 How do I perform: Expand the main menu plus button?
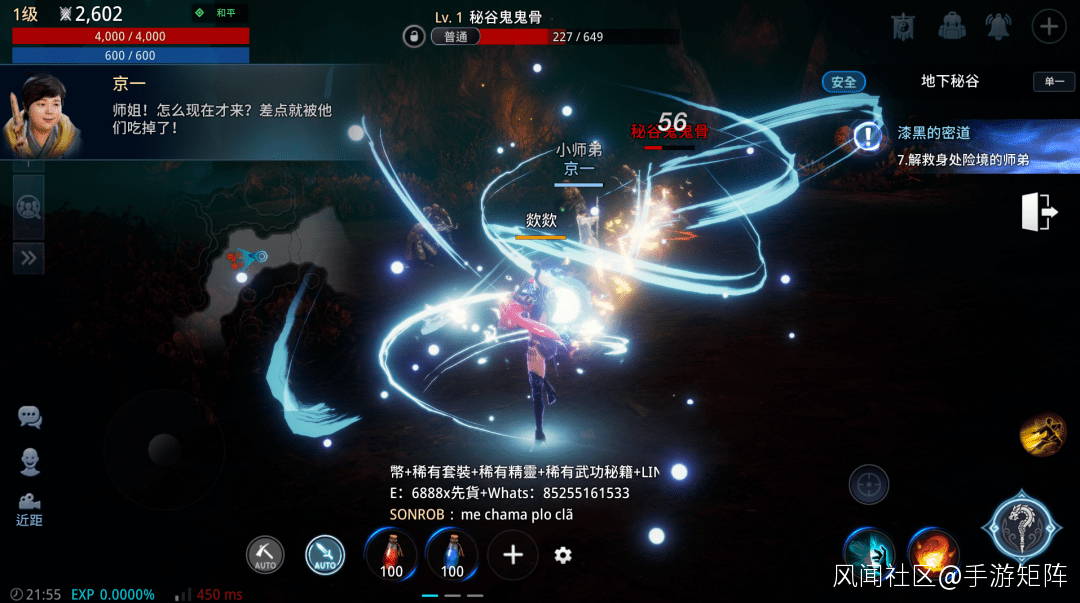tap(1048, 26)
